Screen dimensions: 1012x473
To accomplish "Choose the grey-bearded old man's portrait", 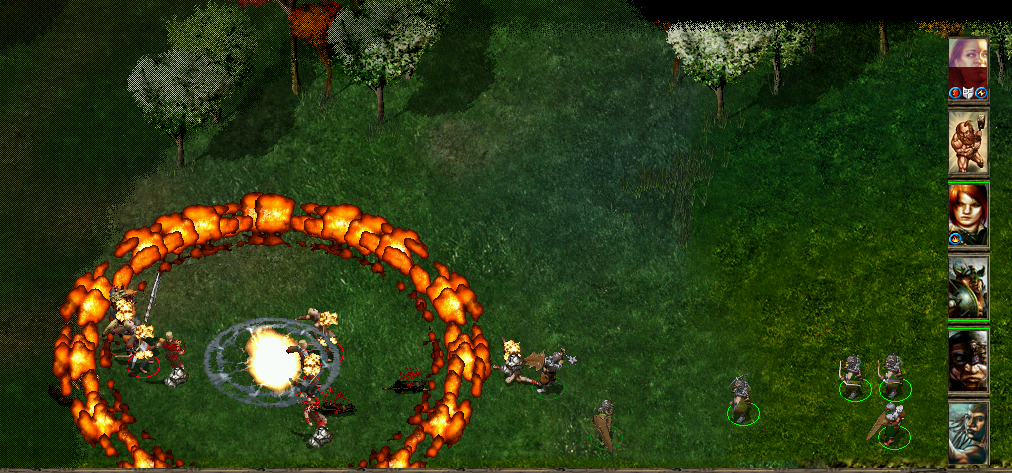I will [968, 432].
